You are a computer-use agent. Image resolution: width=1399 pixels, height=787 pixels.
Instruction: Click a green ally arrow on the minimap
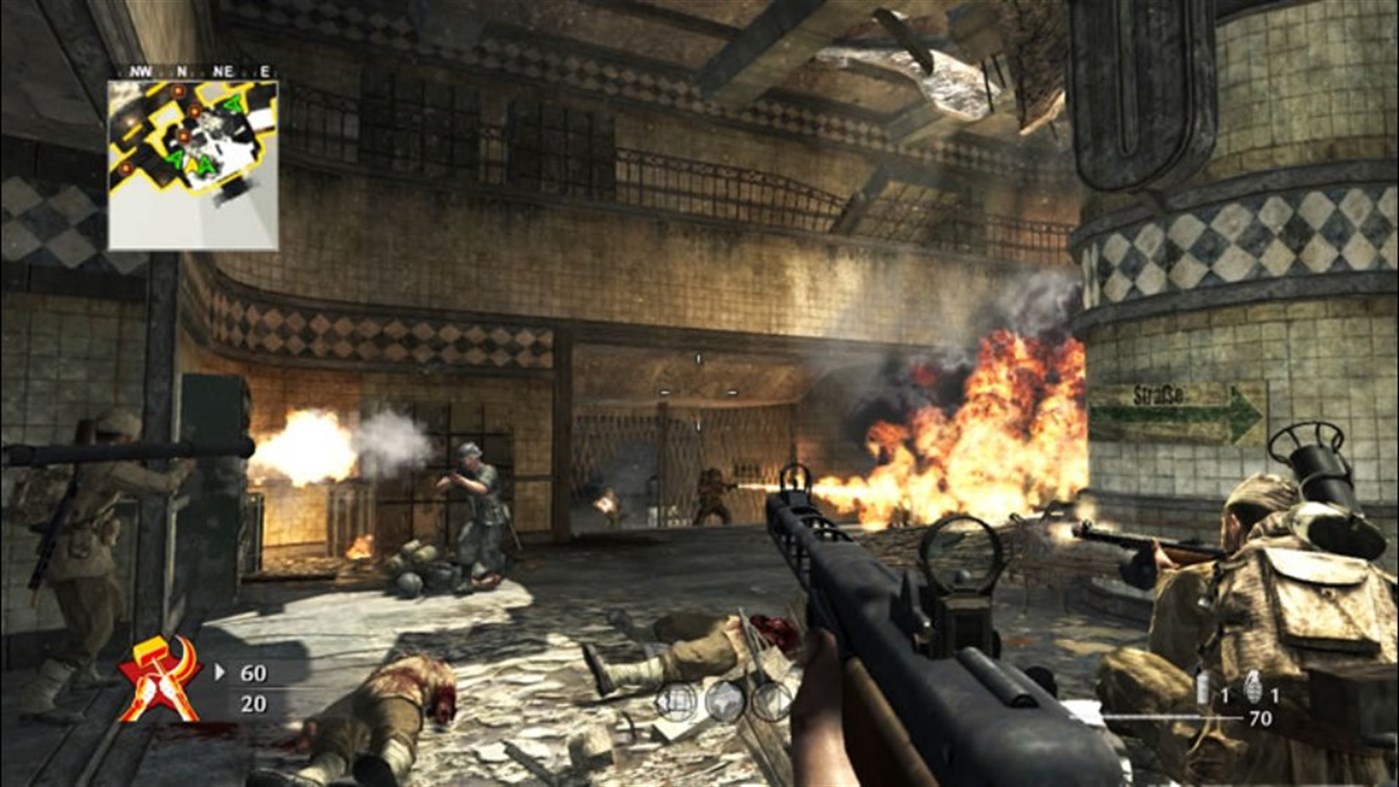175,159
